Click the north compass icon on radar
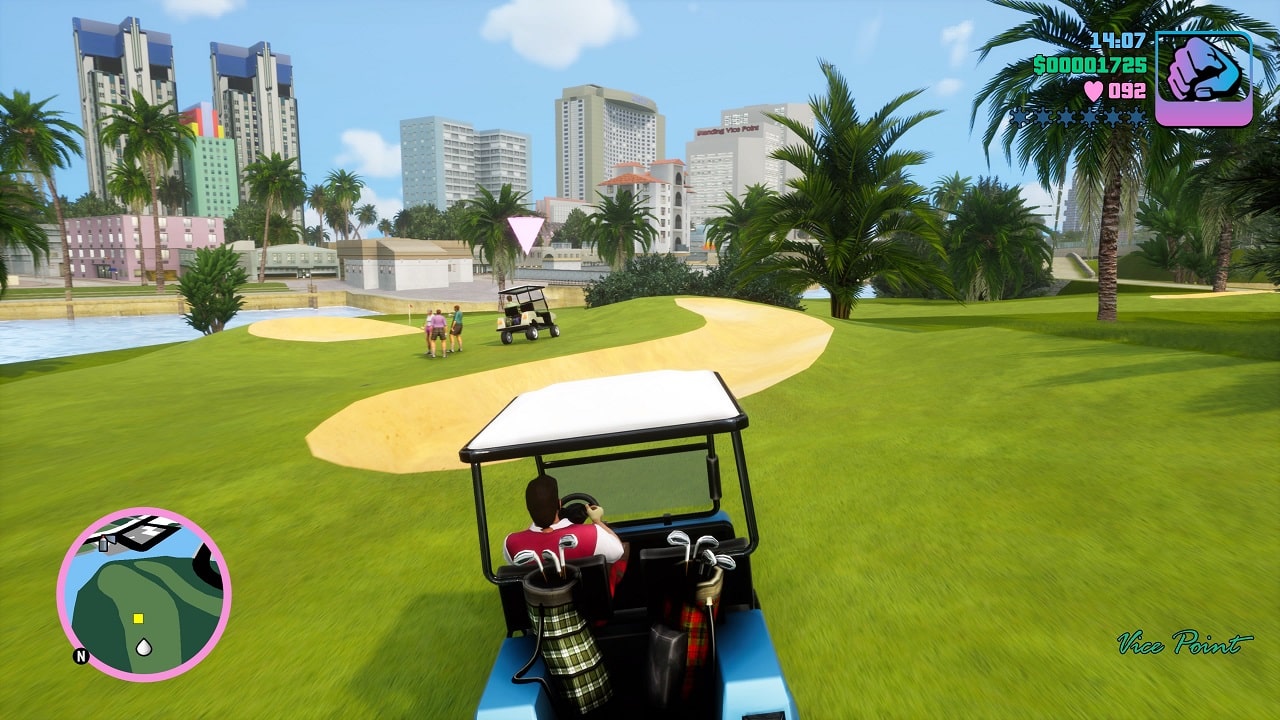Screen dimensions: 1280x720 click(80, 657)
